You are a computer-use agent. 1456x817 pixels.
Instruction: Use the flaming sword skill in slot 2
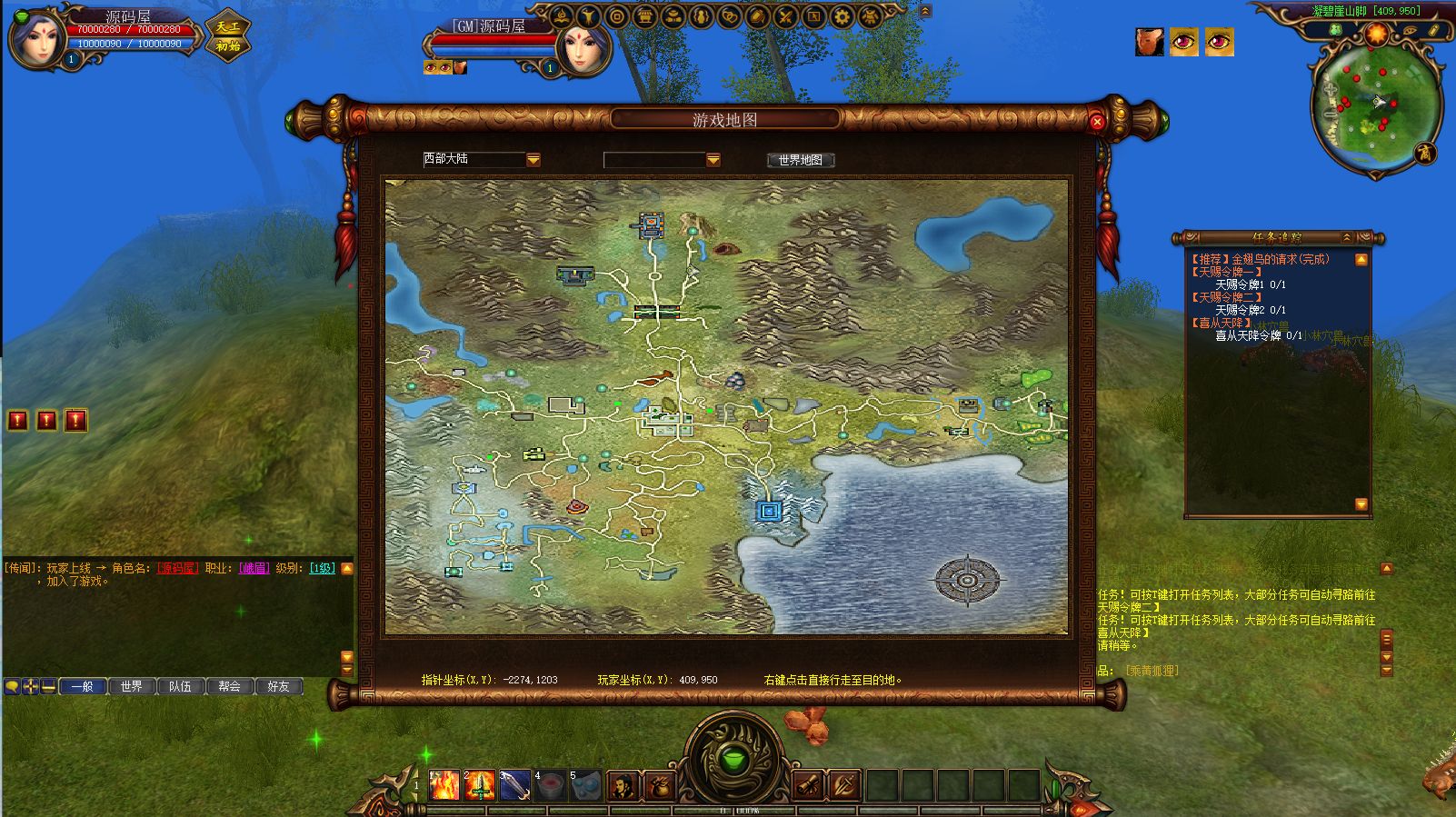tap(480, 784)
